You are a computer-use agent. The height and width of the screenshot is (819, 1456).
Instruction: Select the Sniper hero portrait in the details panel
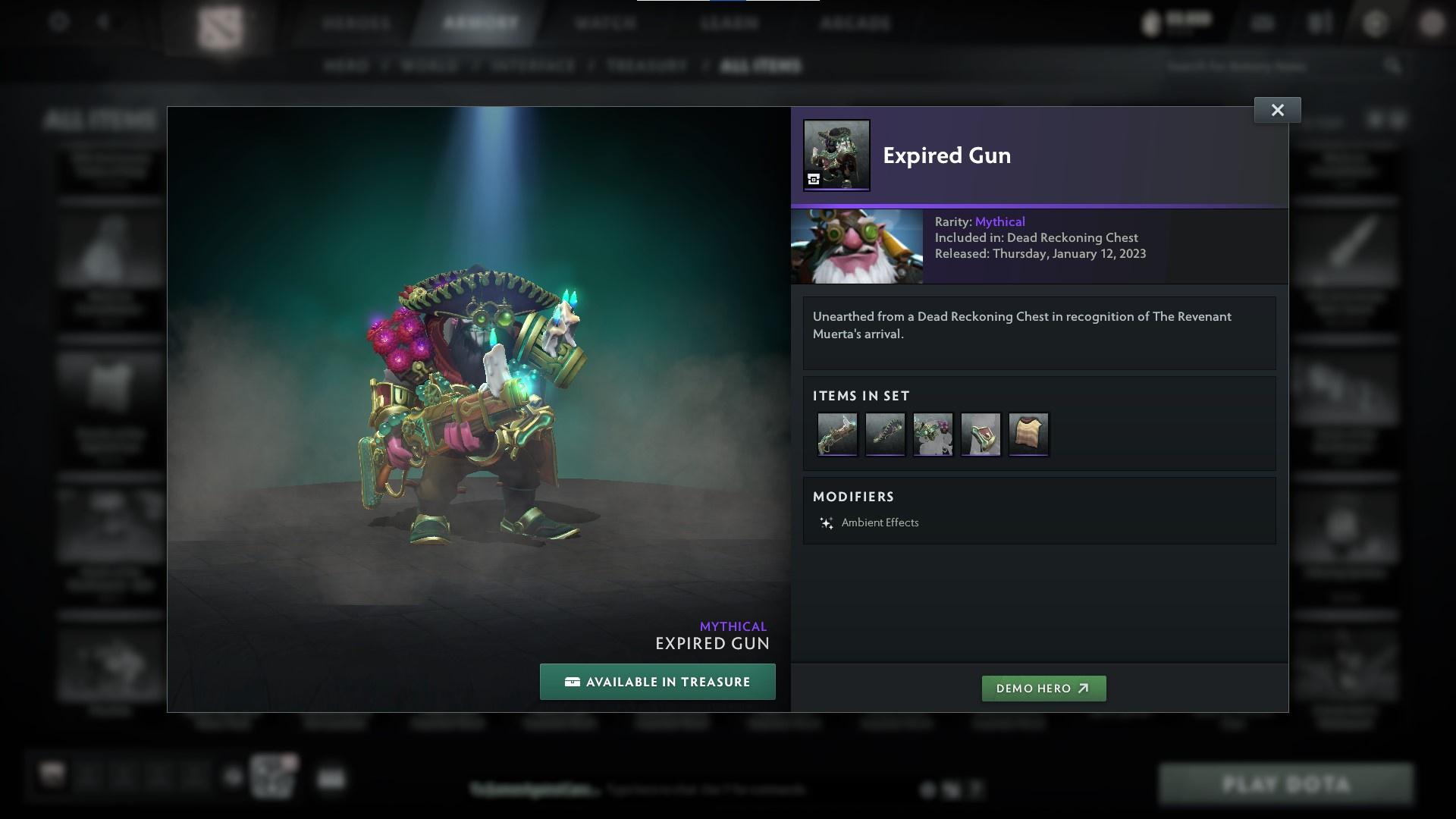point(857,246)
